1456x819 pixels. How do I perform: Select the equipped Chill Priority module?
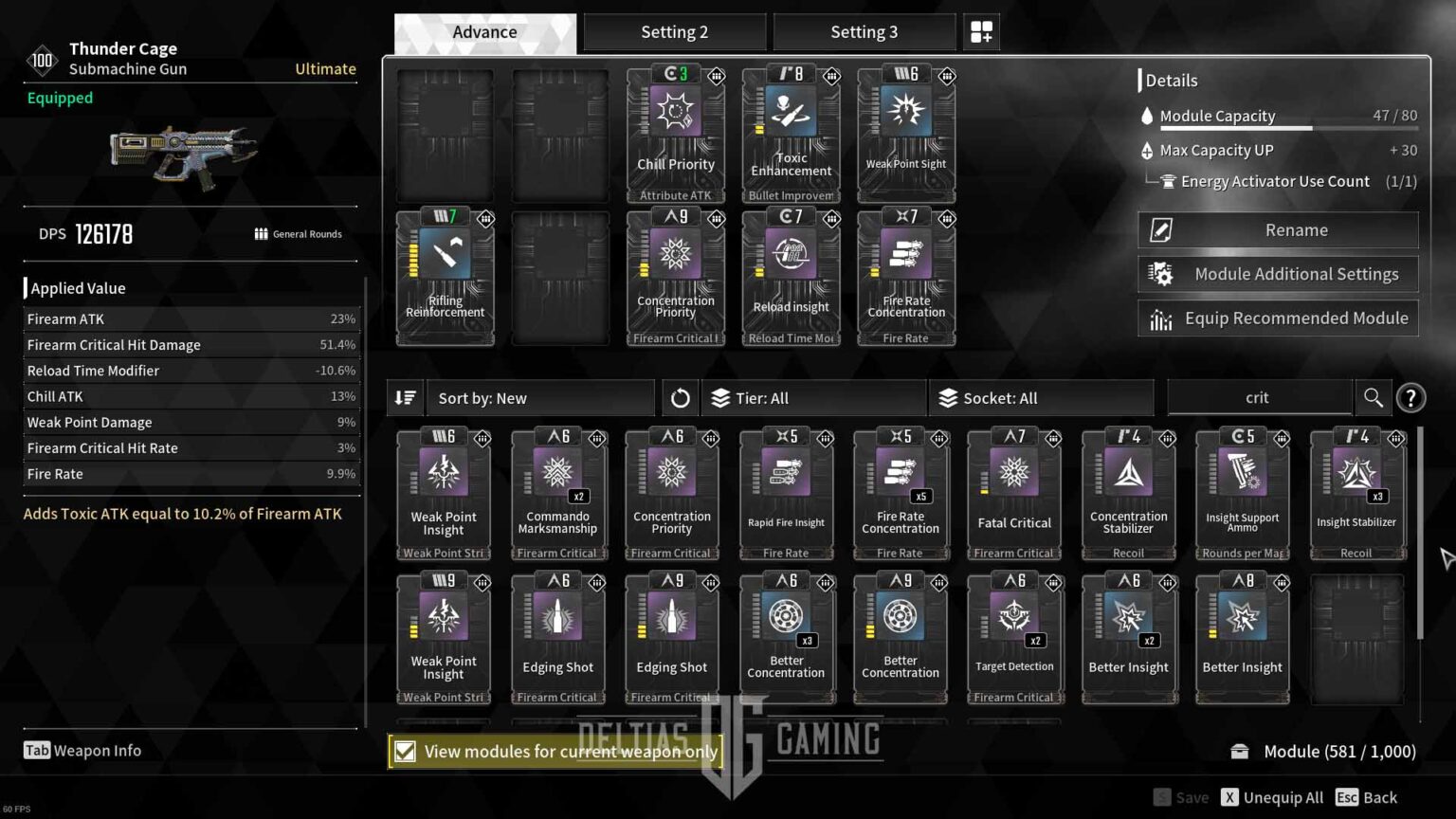[x=675, y=135]
